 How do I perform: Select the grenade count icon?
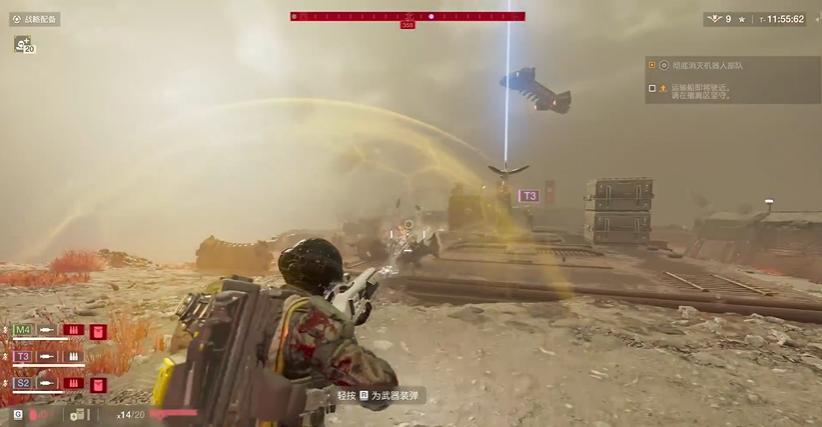(34, 414)
